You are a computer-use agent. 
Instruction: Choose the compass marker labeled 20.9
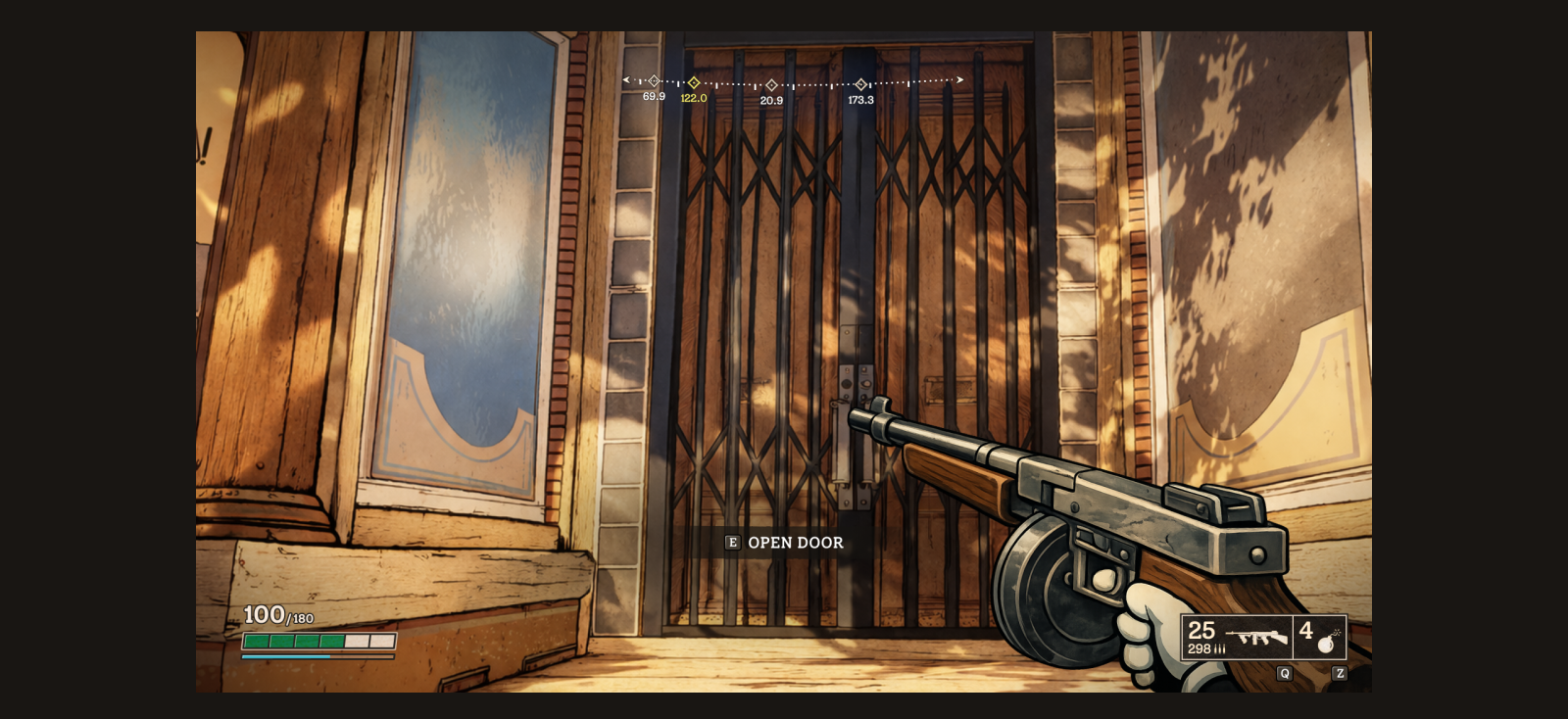(x=771, y=85)
